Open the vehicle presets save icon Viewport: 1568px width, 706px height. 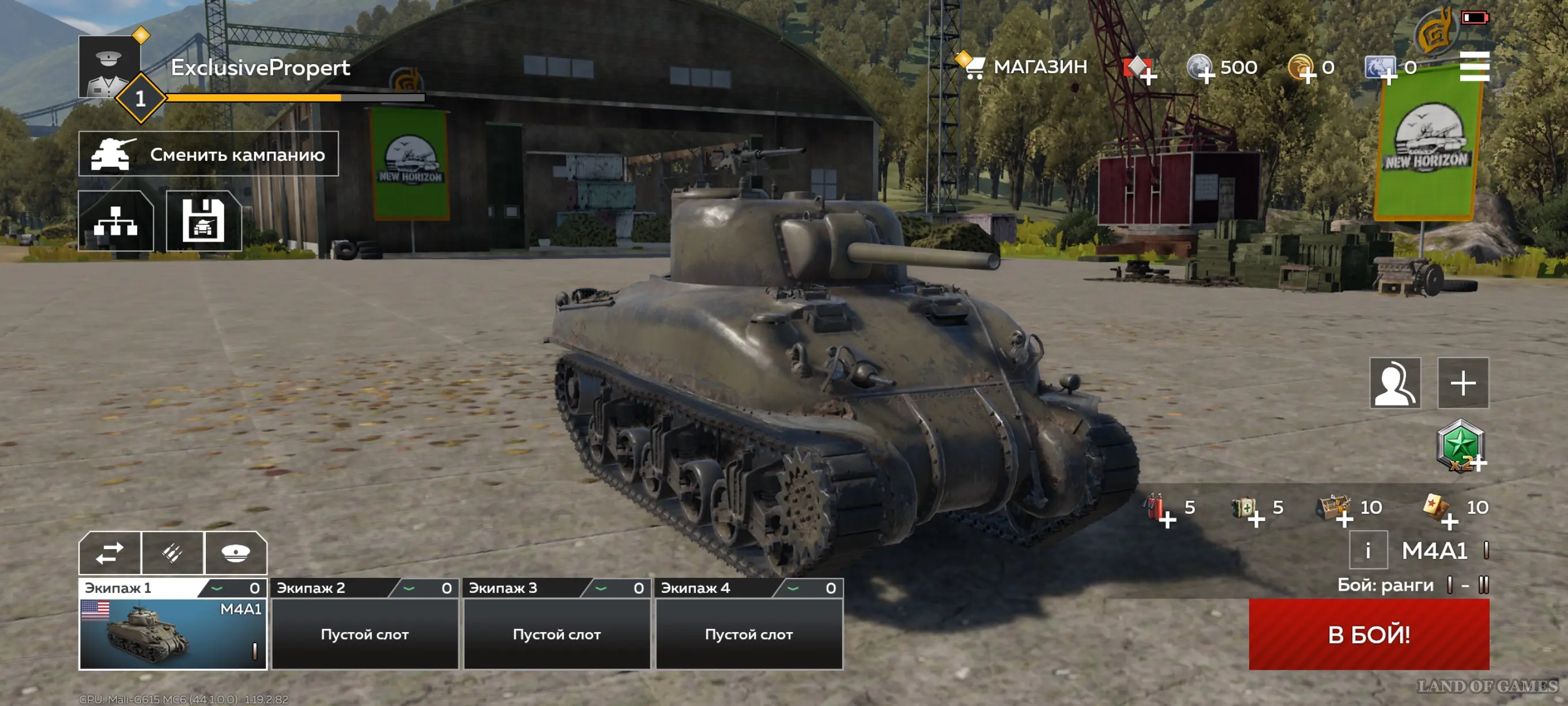(x=204, y=220)
